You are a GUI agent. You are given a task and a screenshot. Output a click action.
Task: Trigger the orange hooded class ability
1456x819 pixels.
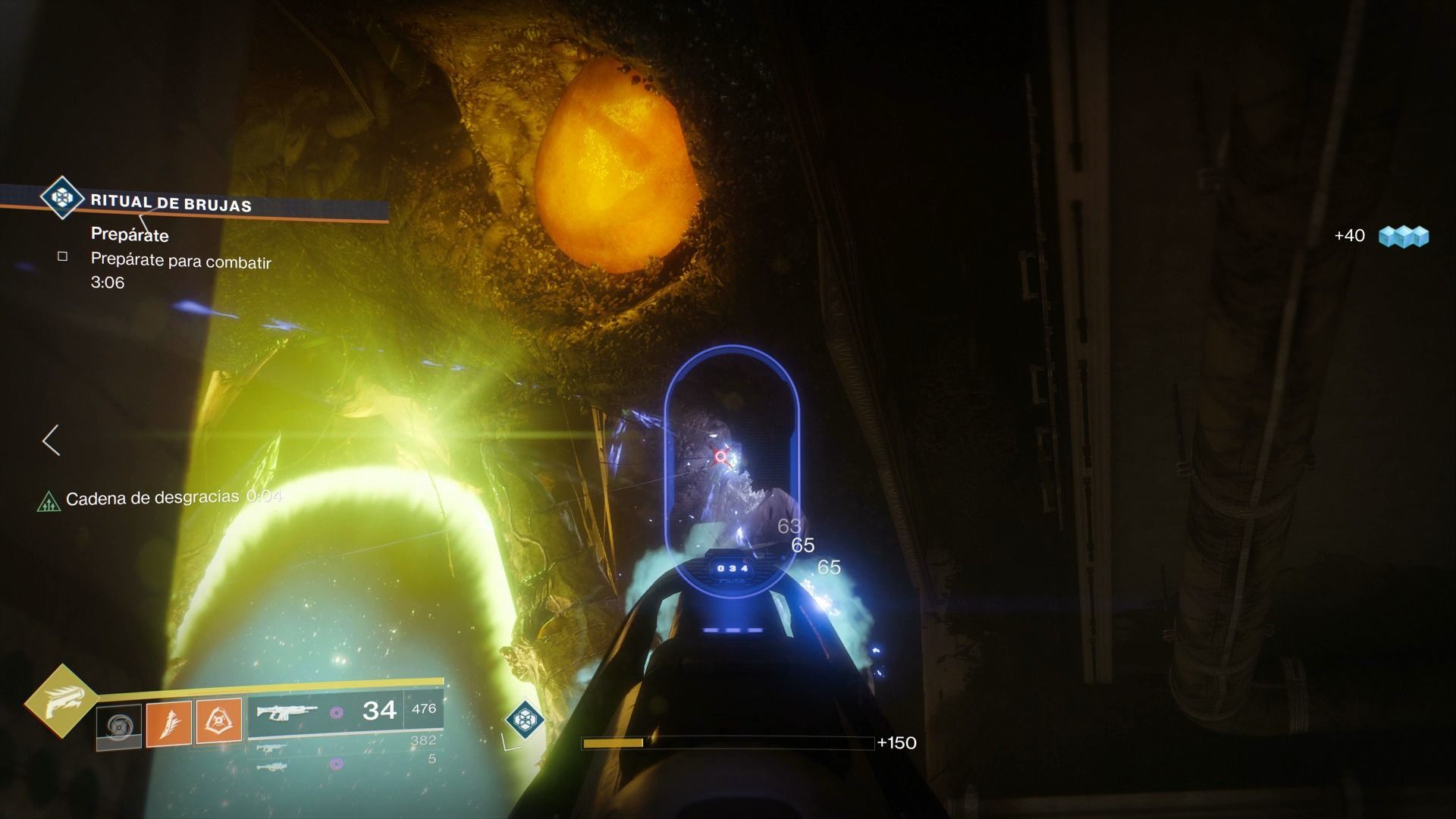219,720
